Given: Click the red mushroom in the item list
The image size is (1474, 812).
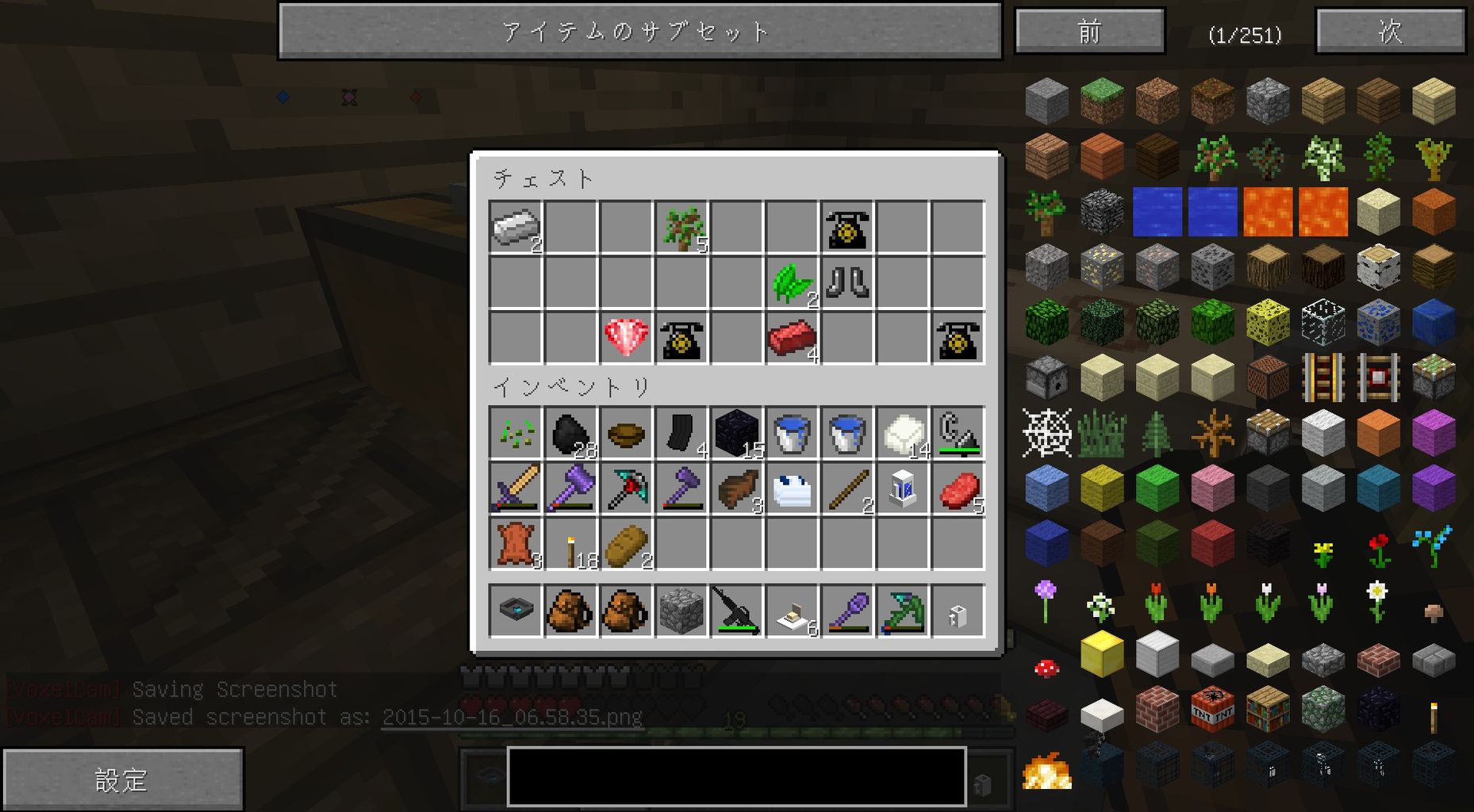Looking at the screenshot, I should pos(1046,668).
